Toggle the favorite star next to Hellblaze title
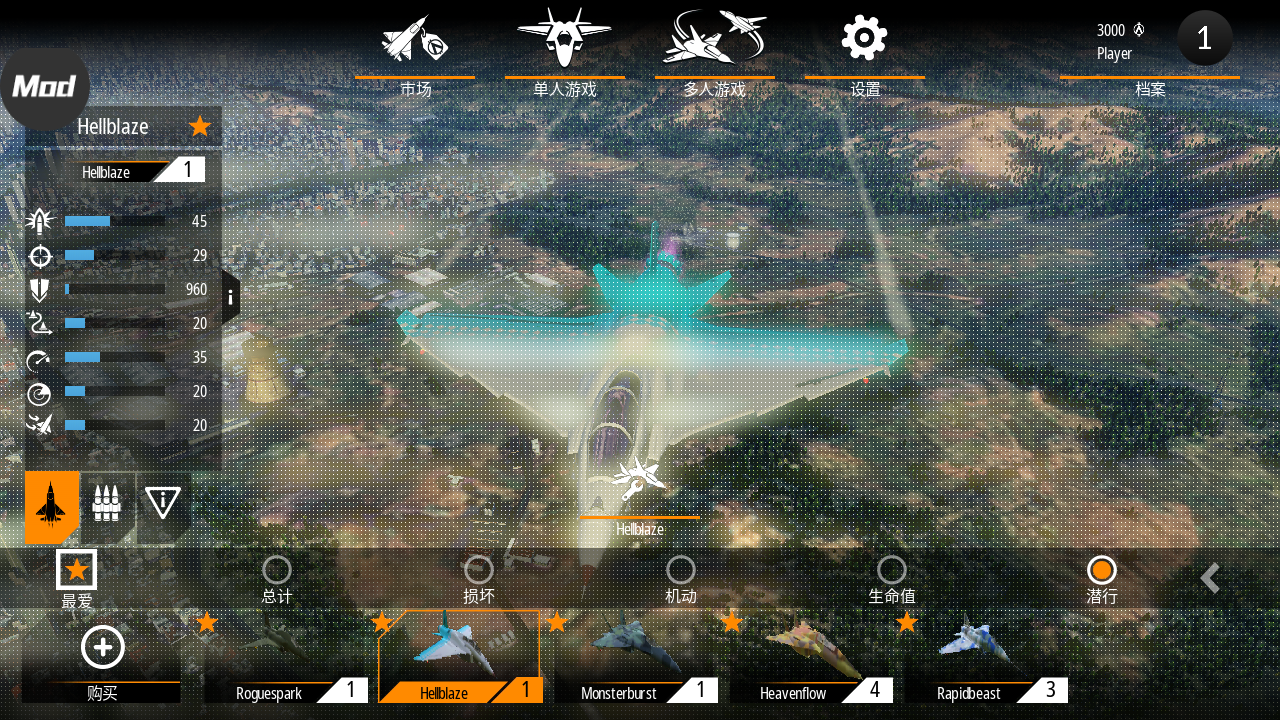1280x720 pixels. pos(200,126)
